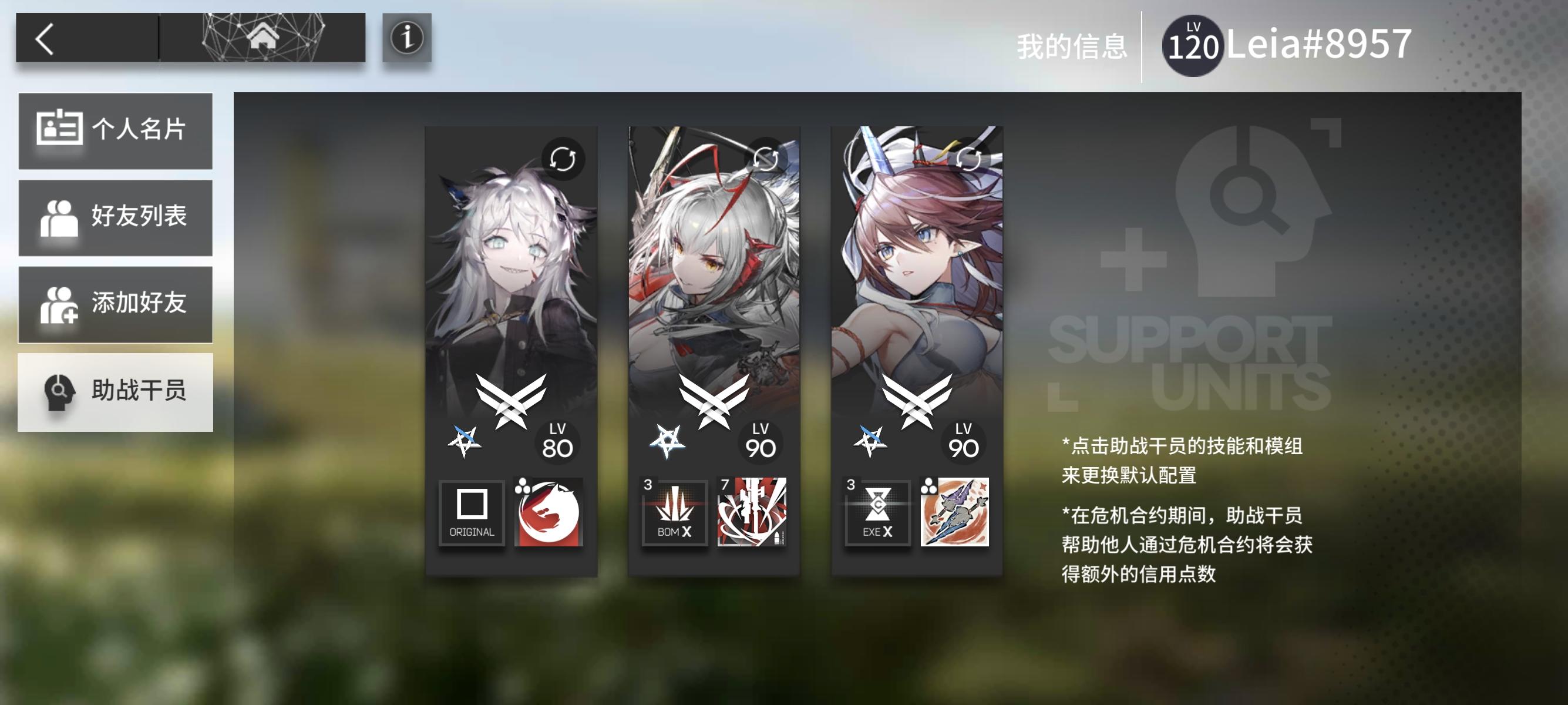The image size is (1568, 705).
Task: Open the 添加好友 panel
Action: tap(116, 303)
